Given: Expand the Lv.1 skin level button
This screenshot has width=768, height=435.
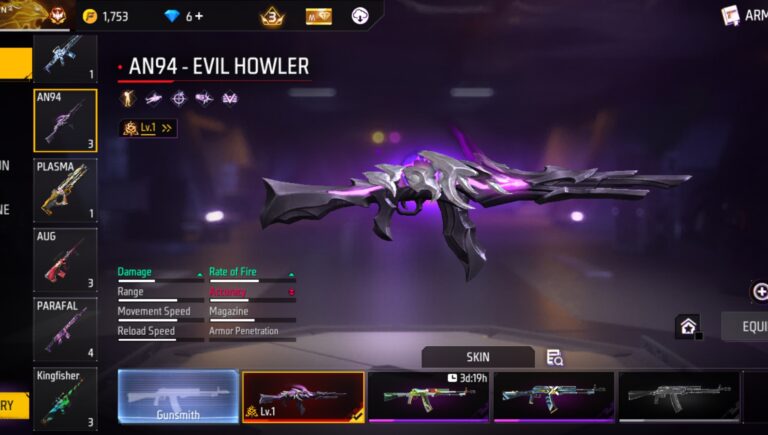Looking at the screenshot, I should (x=148, y=128).
